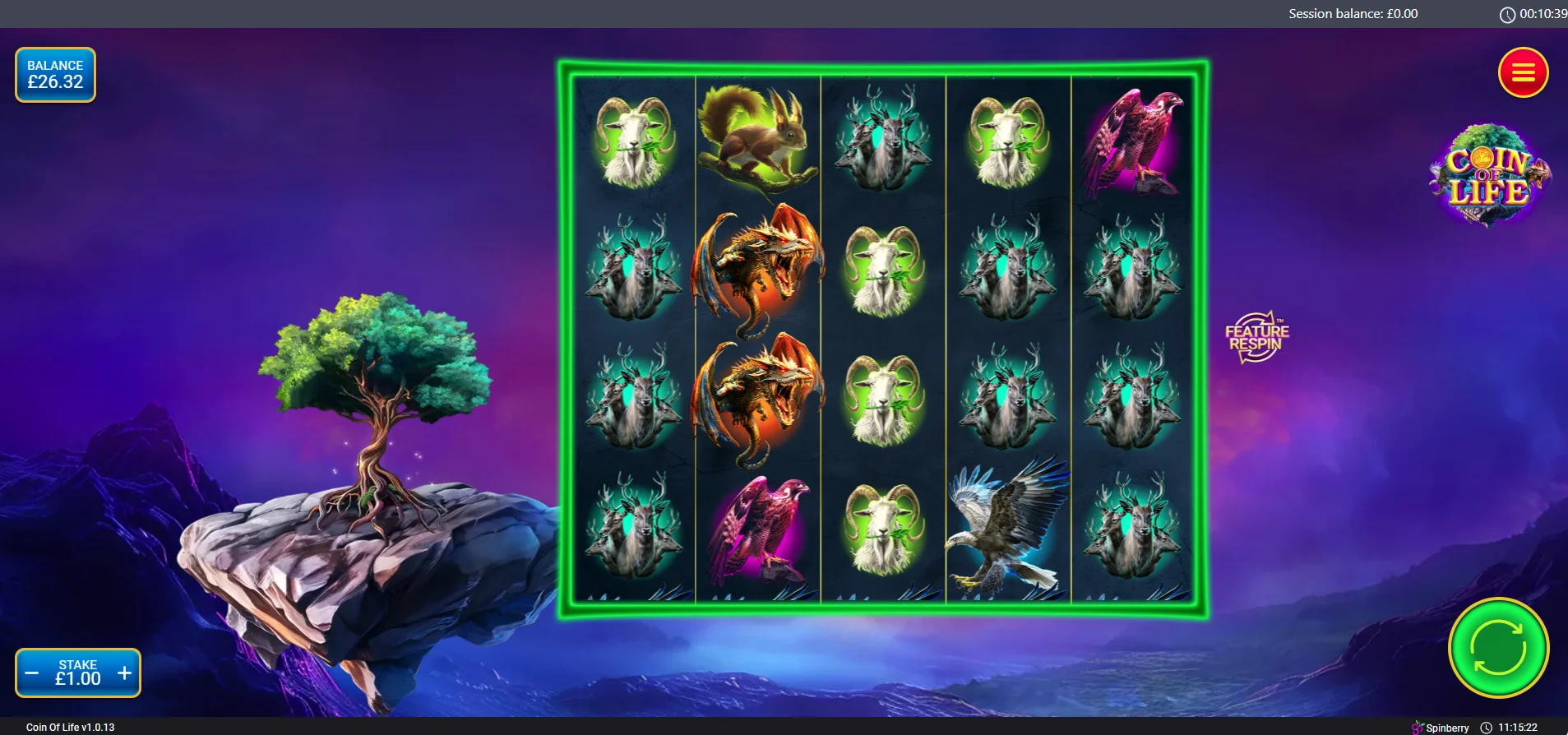Click the Coin Of Life v1.0.13 footer text

(x=68, y=727)
